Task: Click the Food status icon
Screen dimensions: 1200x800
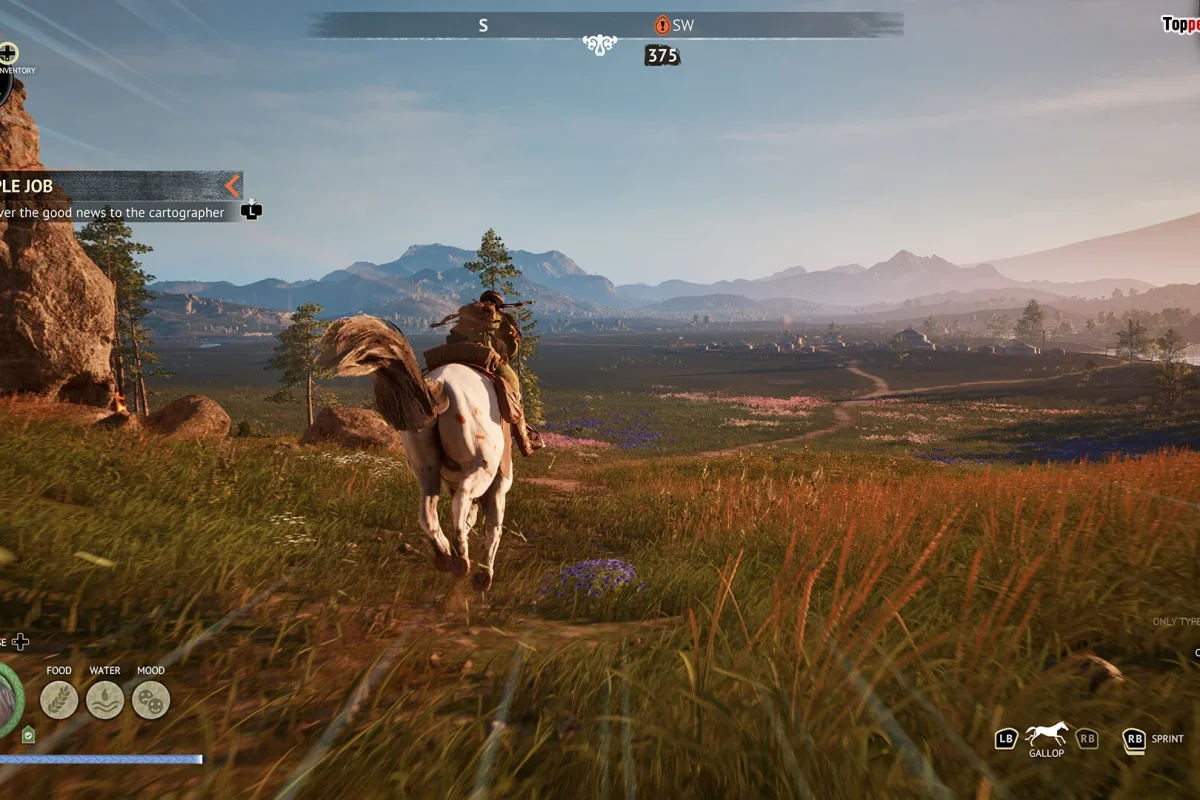Action: click(59, 700)
